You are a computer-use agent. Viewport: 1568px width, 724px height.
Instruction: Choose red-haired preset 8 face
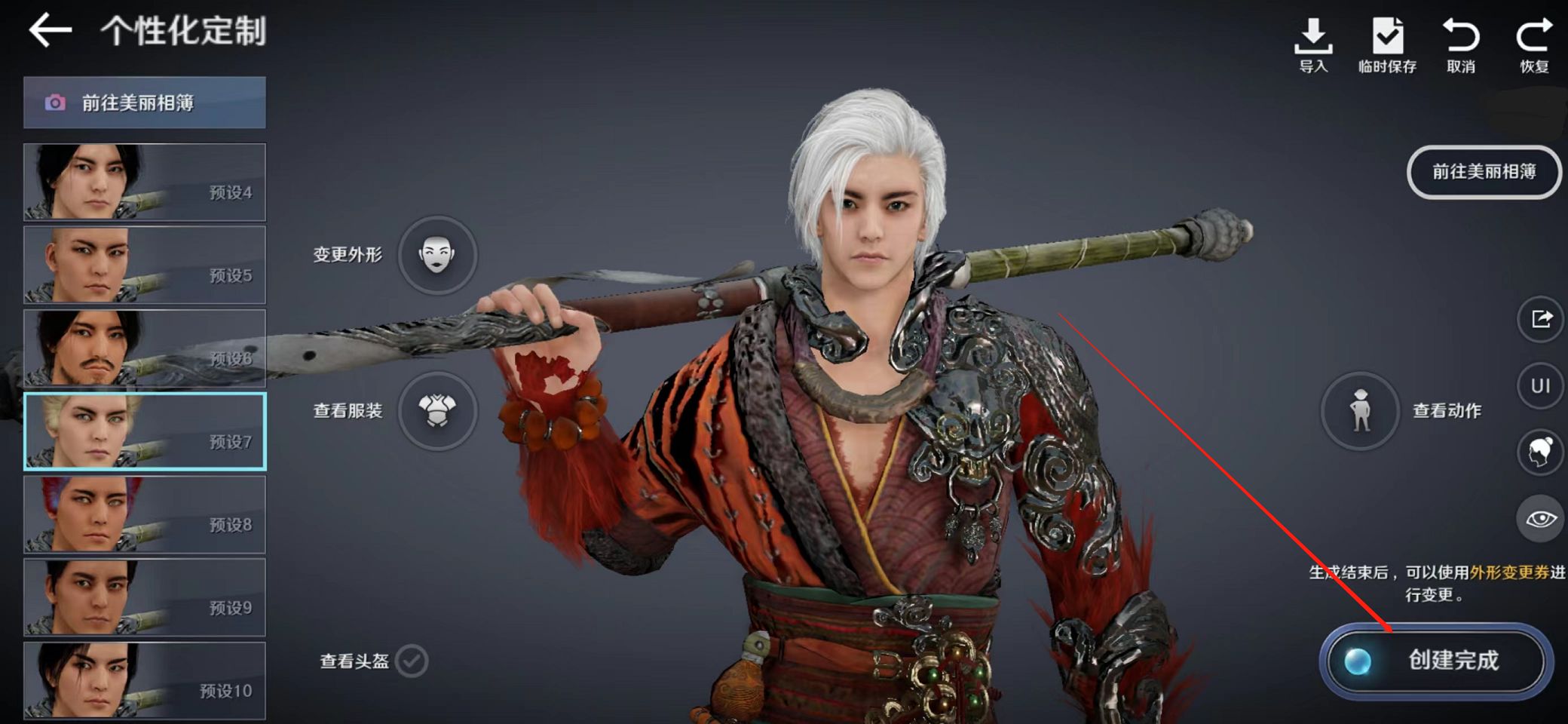(144, 514)
